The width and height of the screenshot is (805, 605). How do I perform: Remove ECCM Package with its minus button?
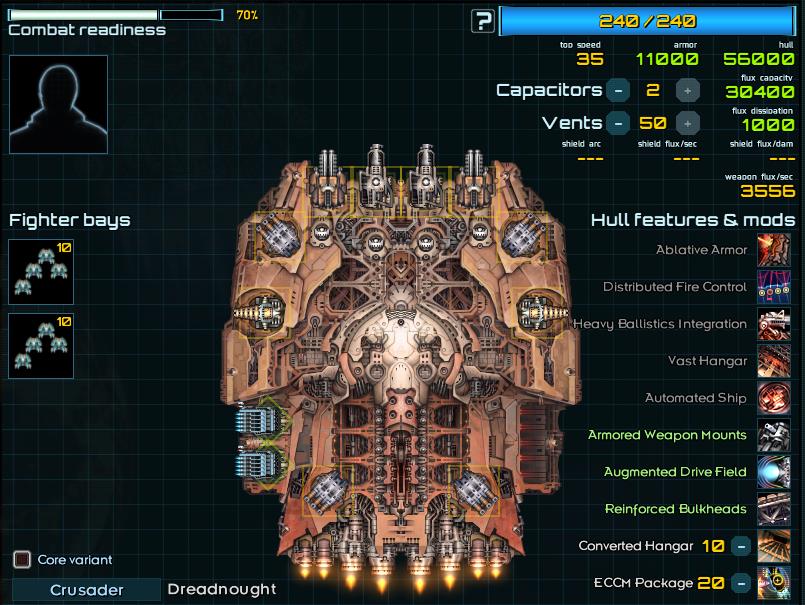pyautogui.click(x=740, y=583)
